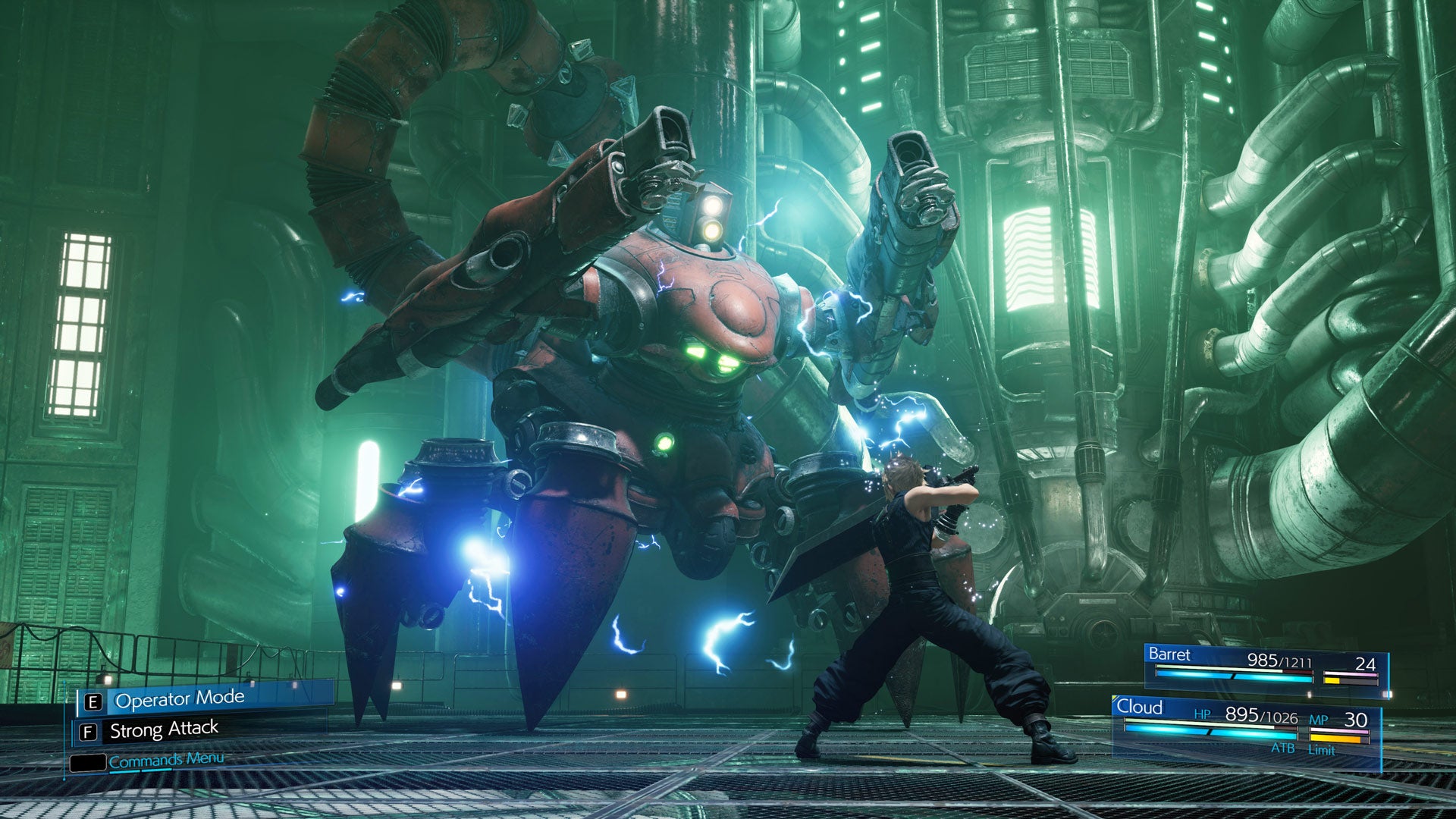Click Barret's MP value showing 24

1366,665
